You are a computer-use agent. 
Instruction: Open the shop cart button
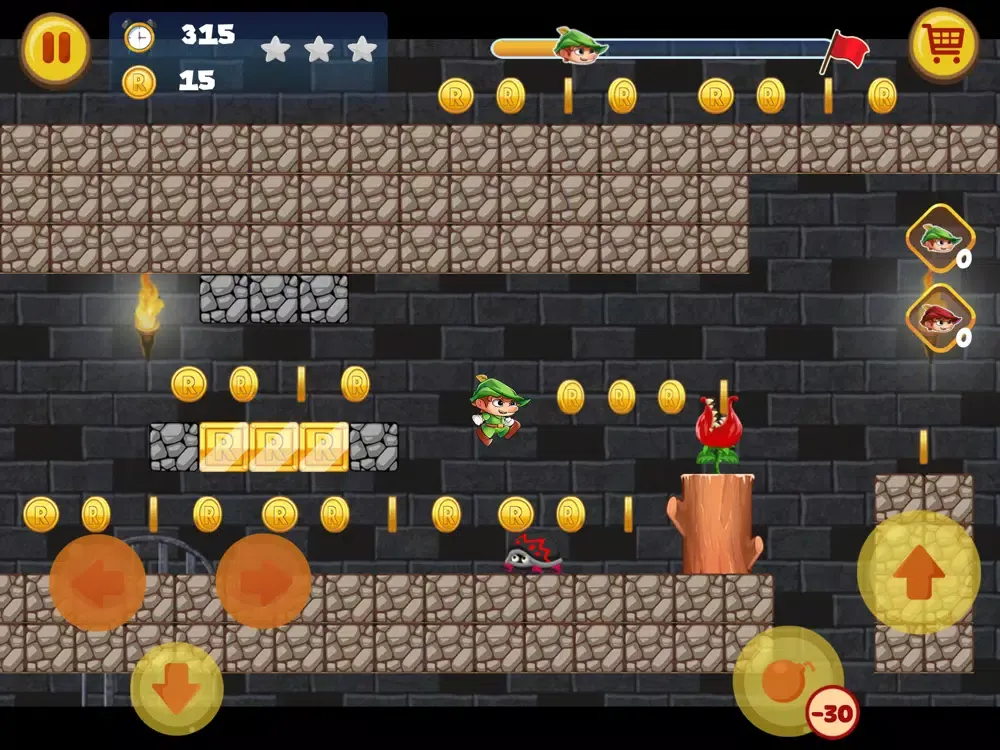pos(942,45)
